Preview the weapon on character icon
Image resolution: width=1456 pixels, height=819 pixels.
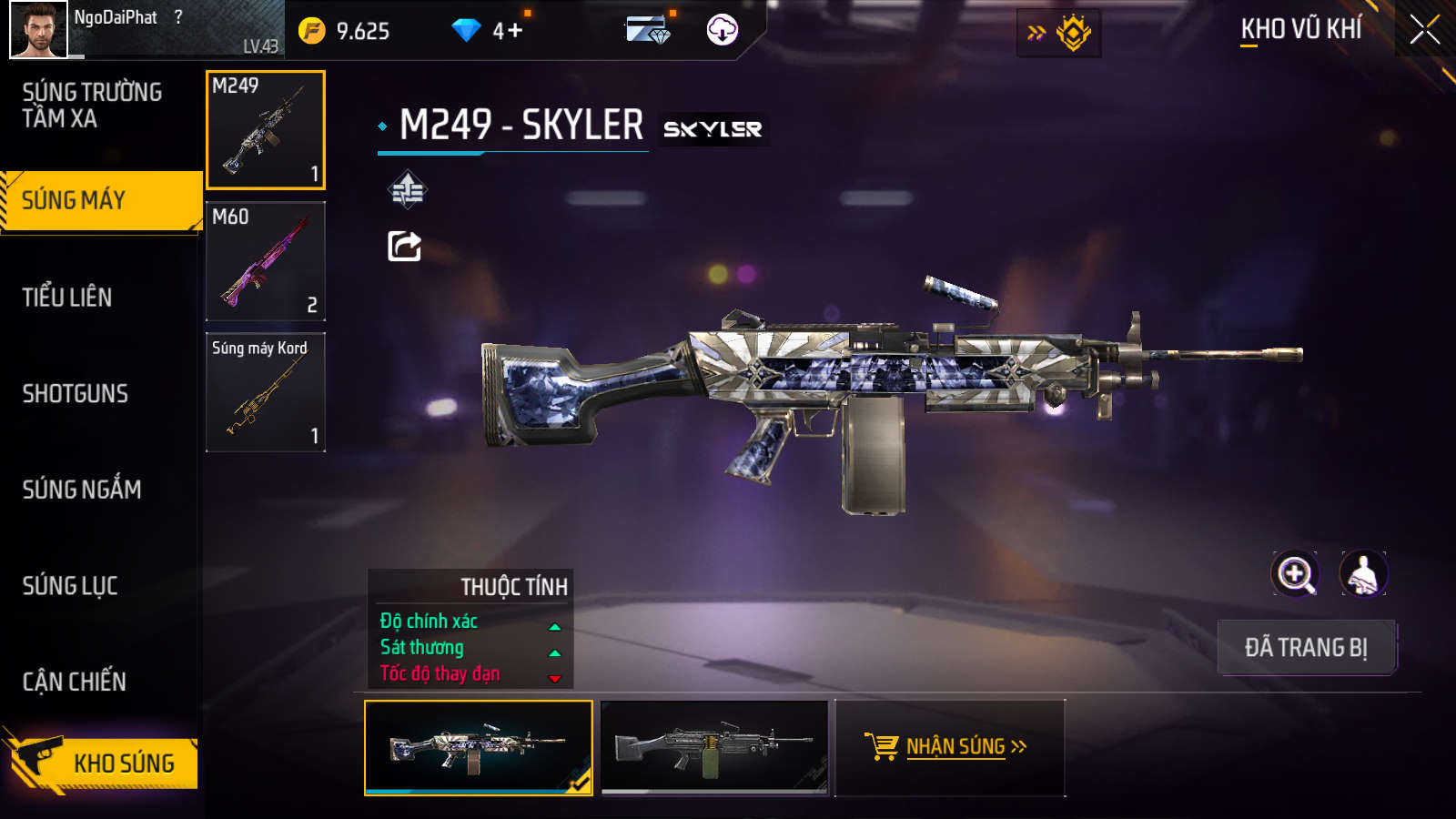tap(1363, 574)
